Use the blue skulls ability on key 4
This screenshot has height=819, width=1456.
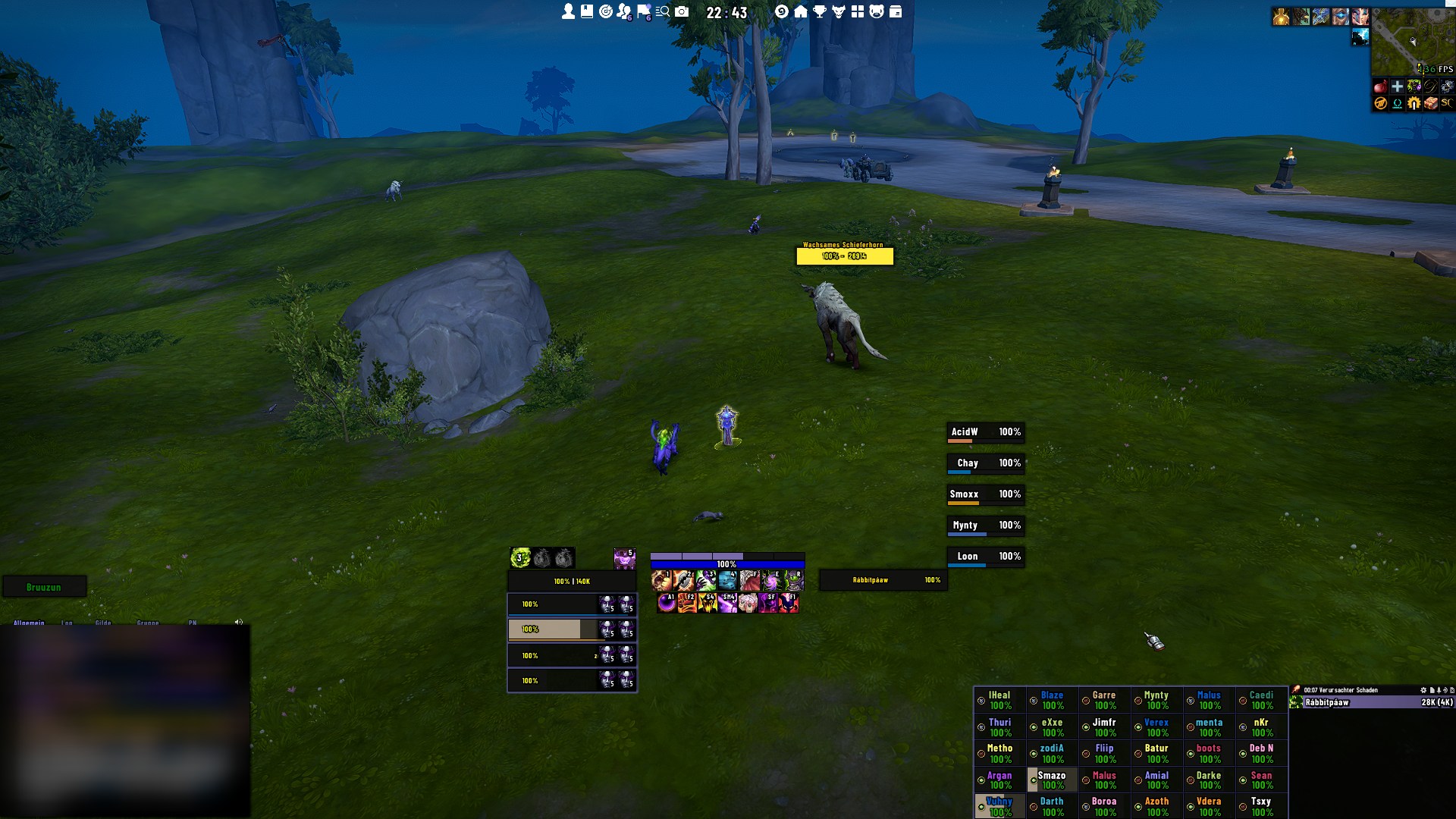(727, 581)
